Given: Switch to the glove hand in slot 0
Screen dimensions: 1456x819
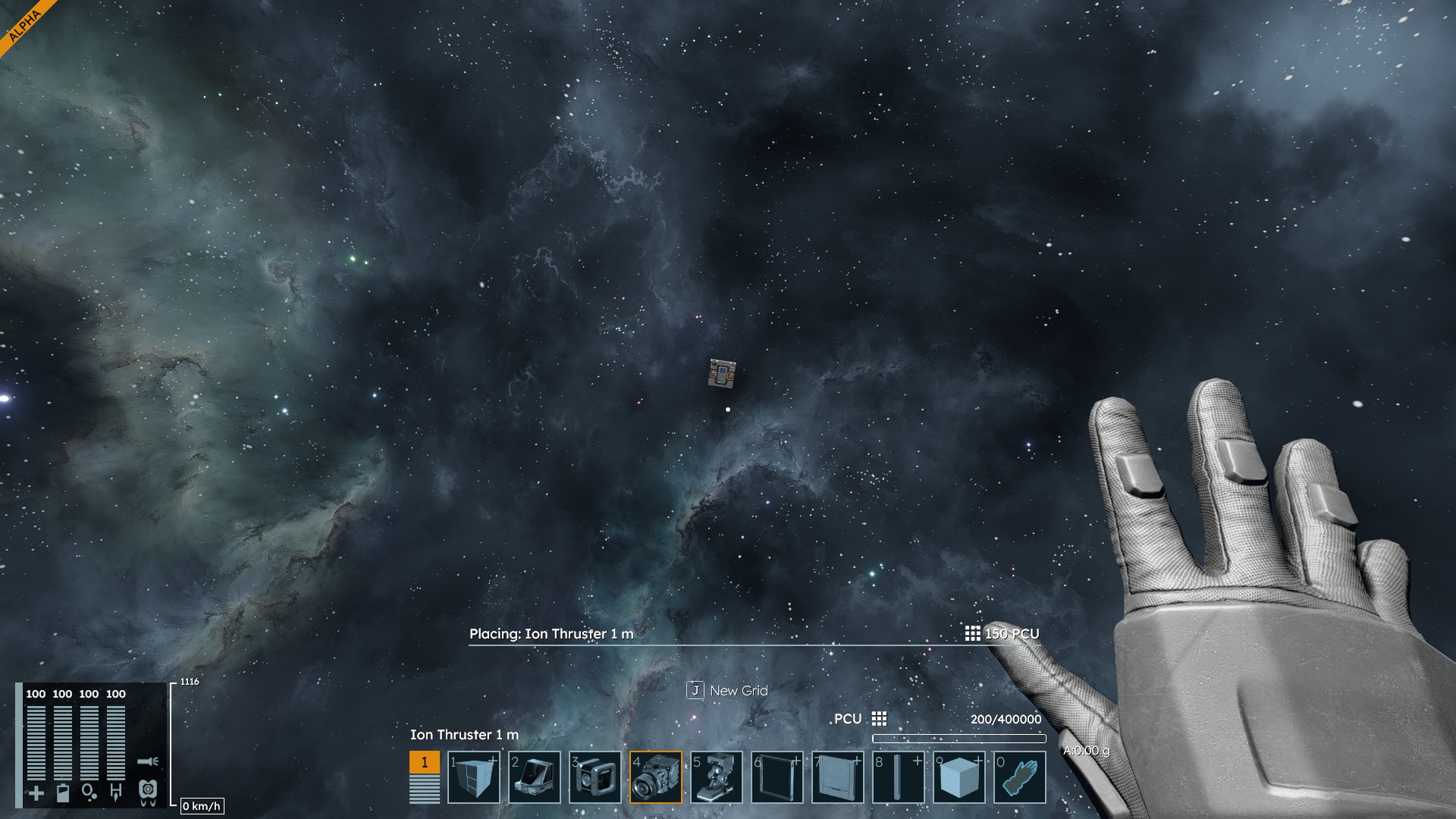Looking at the screenshot, I should pos(1020,777).
